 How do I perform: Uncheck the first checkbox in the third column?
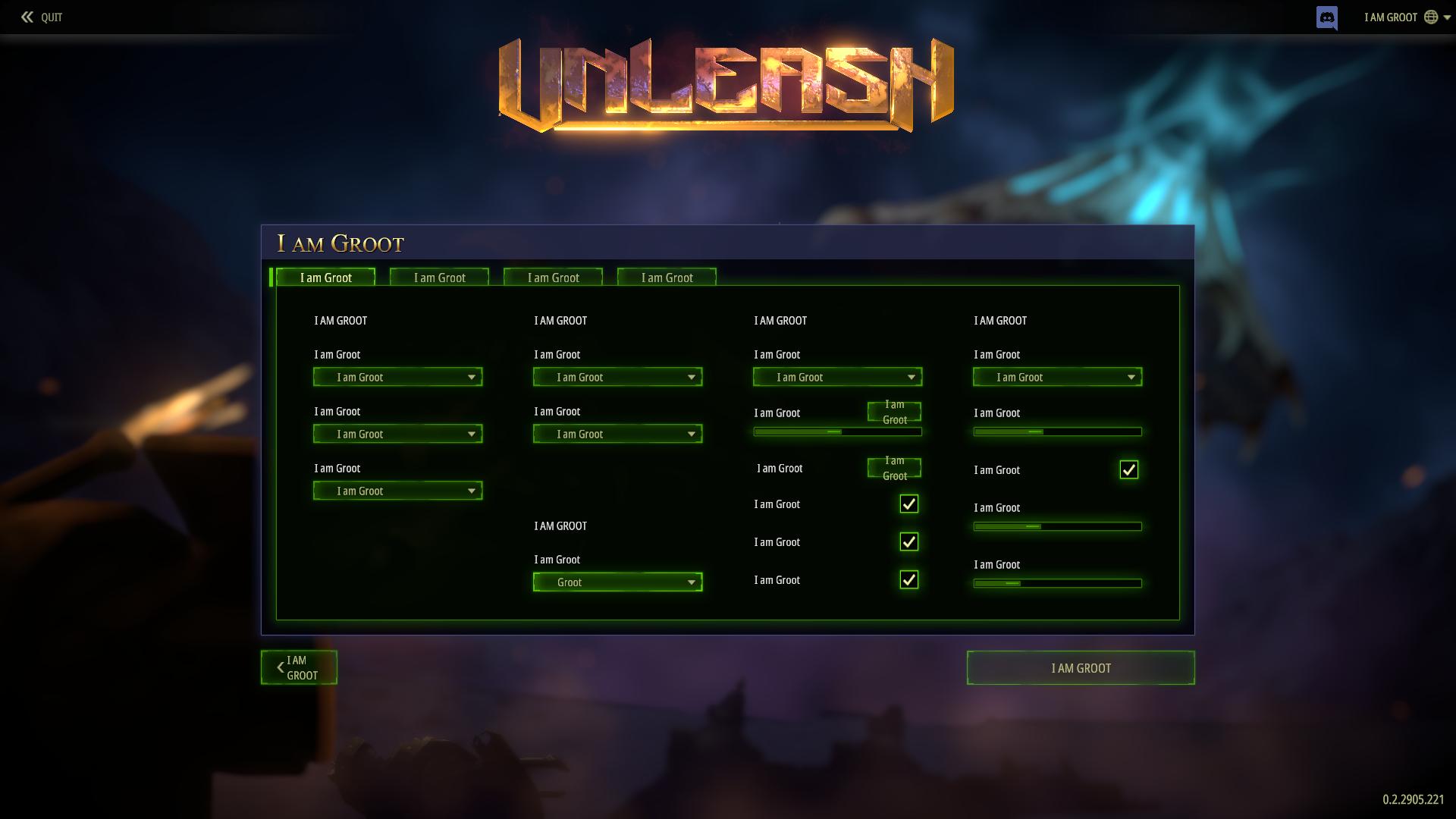pos(908,504)
